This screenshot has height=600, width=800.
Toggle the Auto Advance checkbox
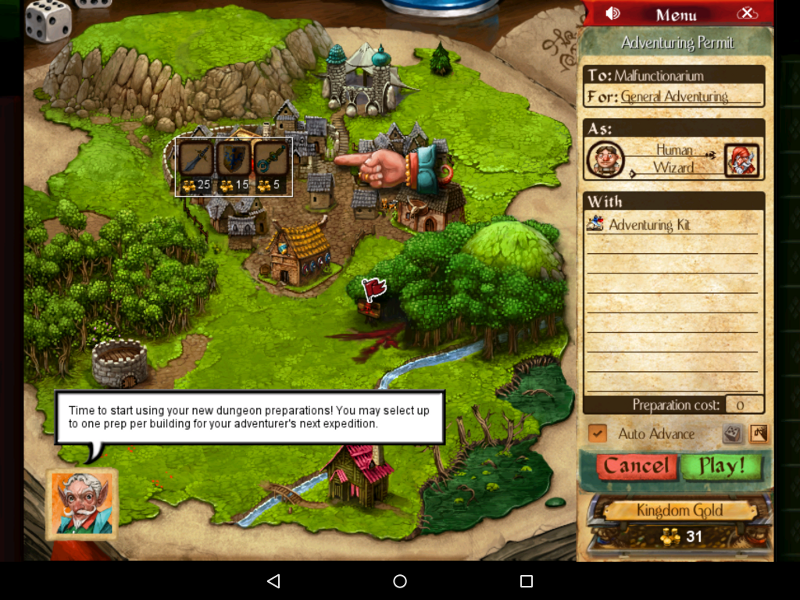tap(598, 433)
